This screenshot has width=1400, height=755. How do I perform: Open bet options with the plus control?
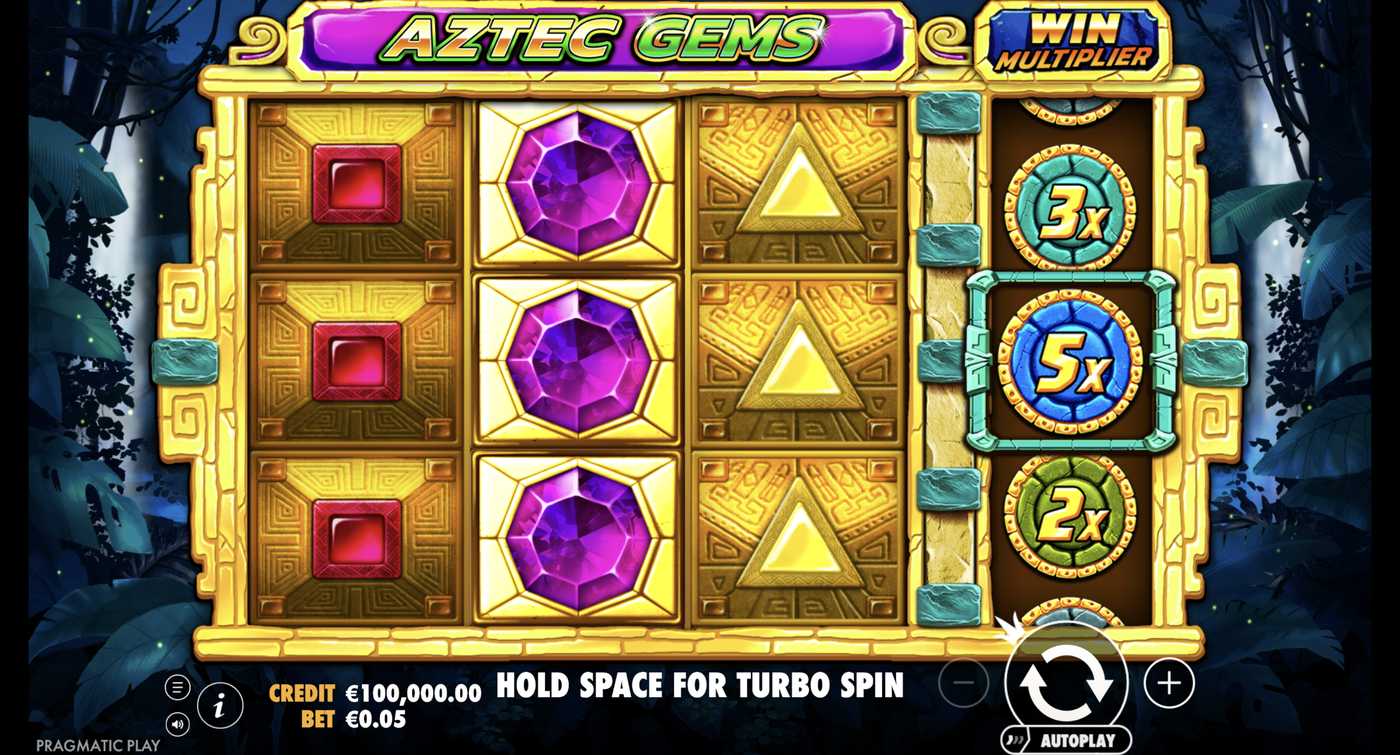click(1168, 684)
